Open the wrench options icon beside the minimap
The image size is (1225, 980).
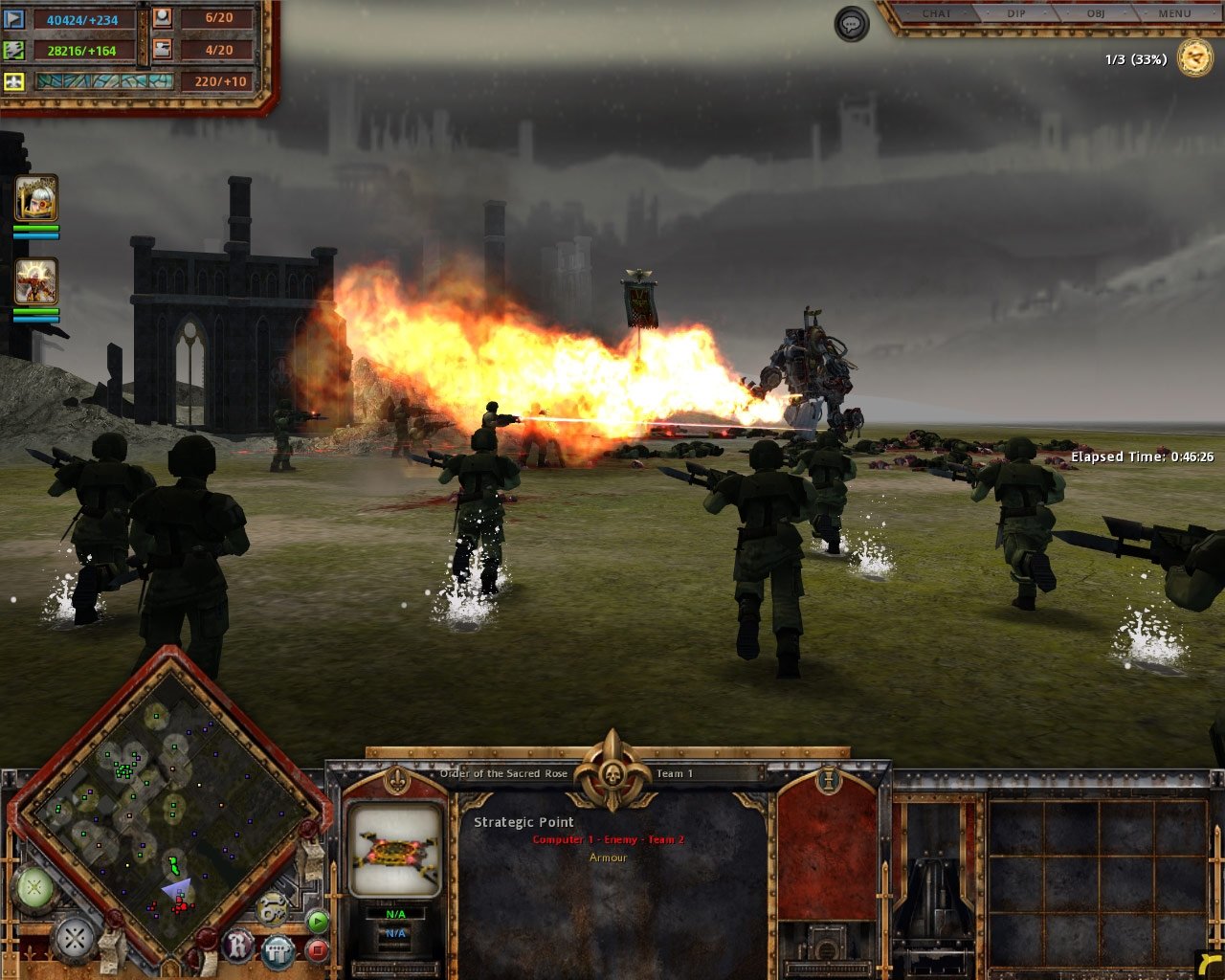point(271,907)
